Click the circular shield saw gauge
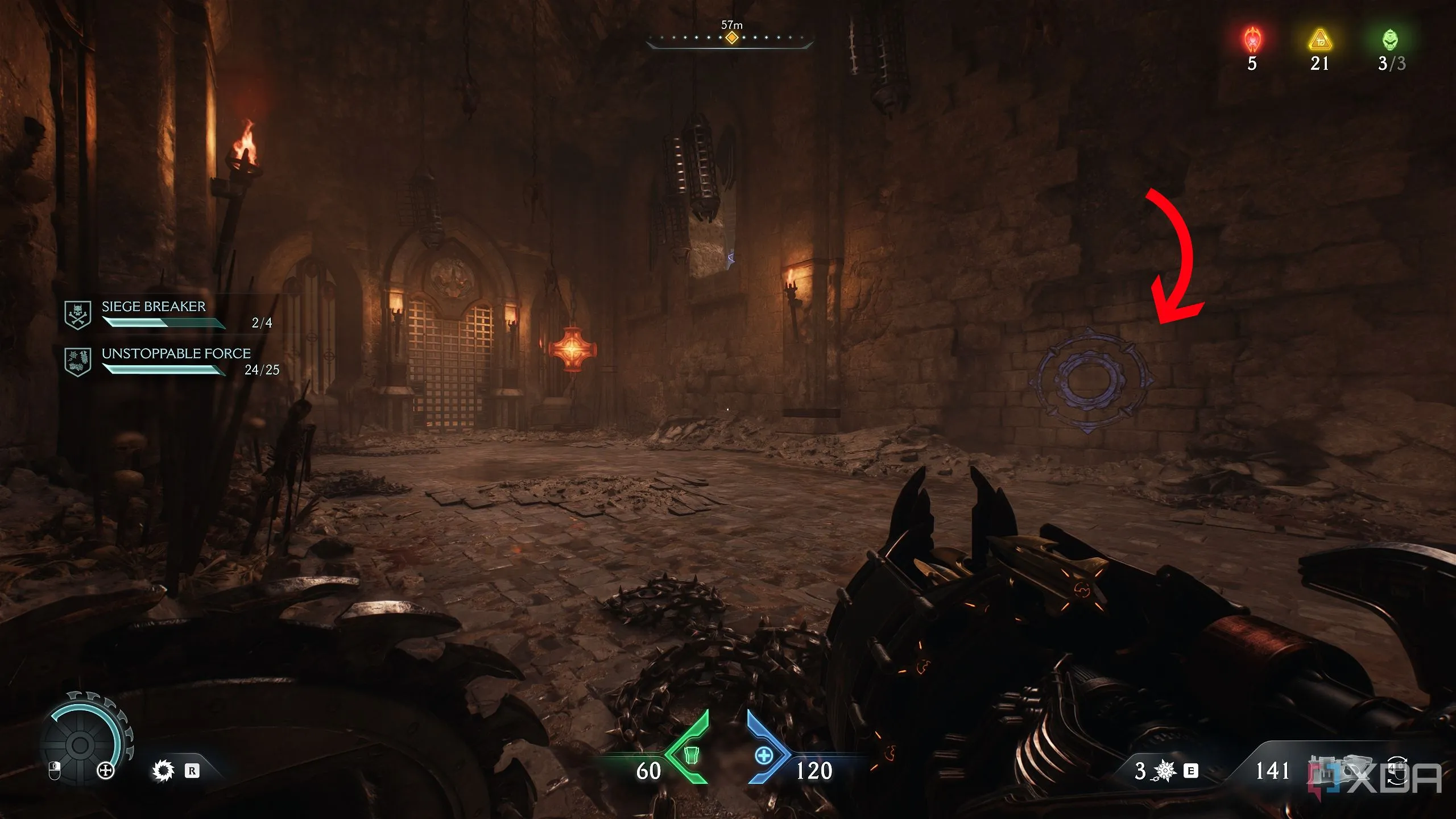The height and width of the screenshot is (819, 1456). (x=81, y=744)
